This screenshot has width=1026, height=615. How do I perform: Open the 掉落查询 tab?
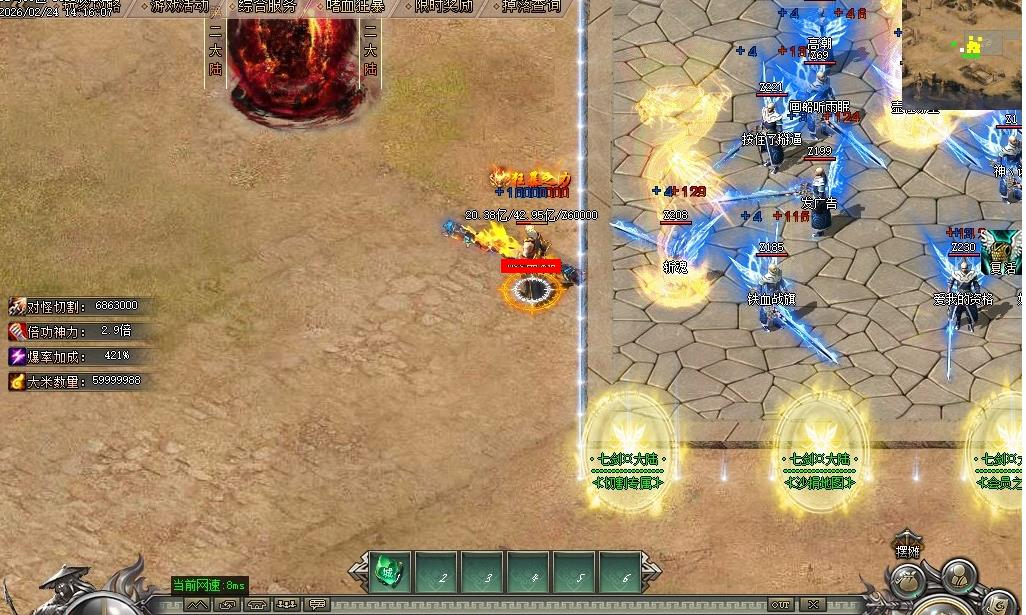[532, 6]
